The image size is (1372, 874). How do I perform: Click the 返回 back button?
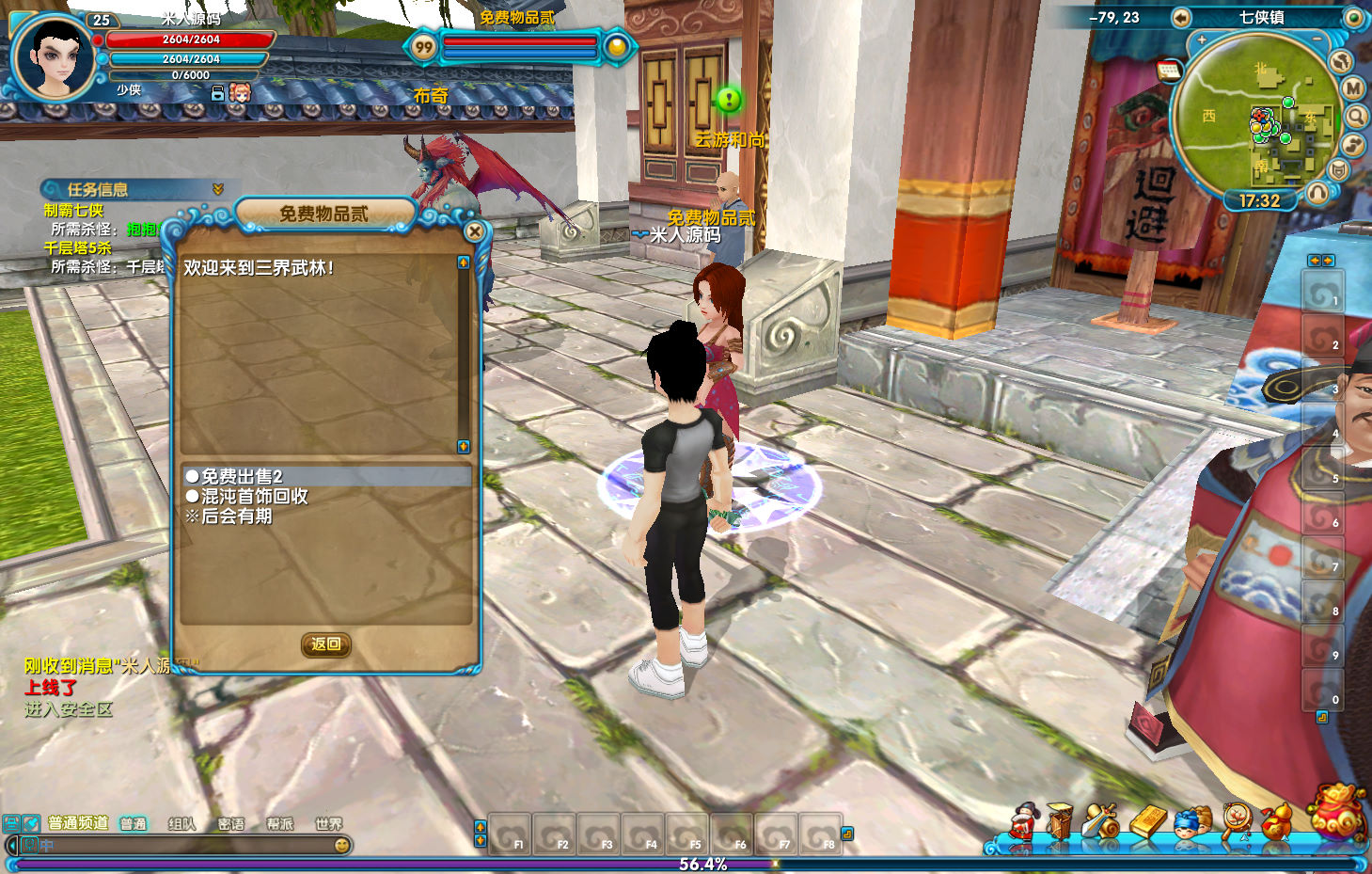coord(325,644)
